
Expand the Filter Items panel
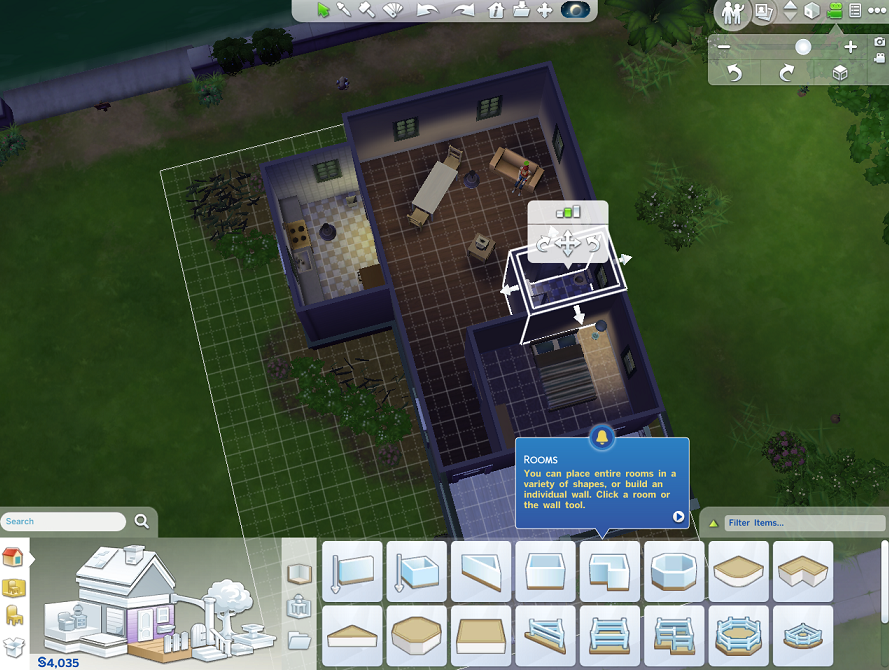[712, 522]
